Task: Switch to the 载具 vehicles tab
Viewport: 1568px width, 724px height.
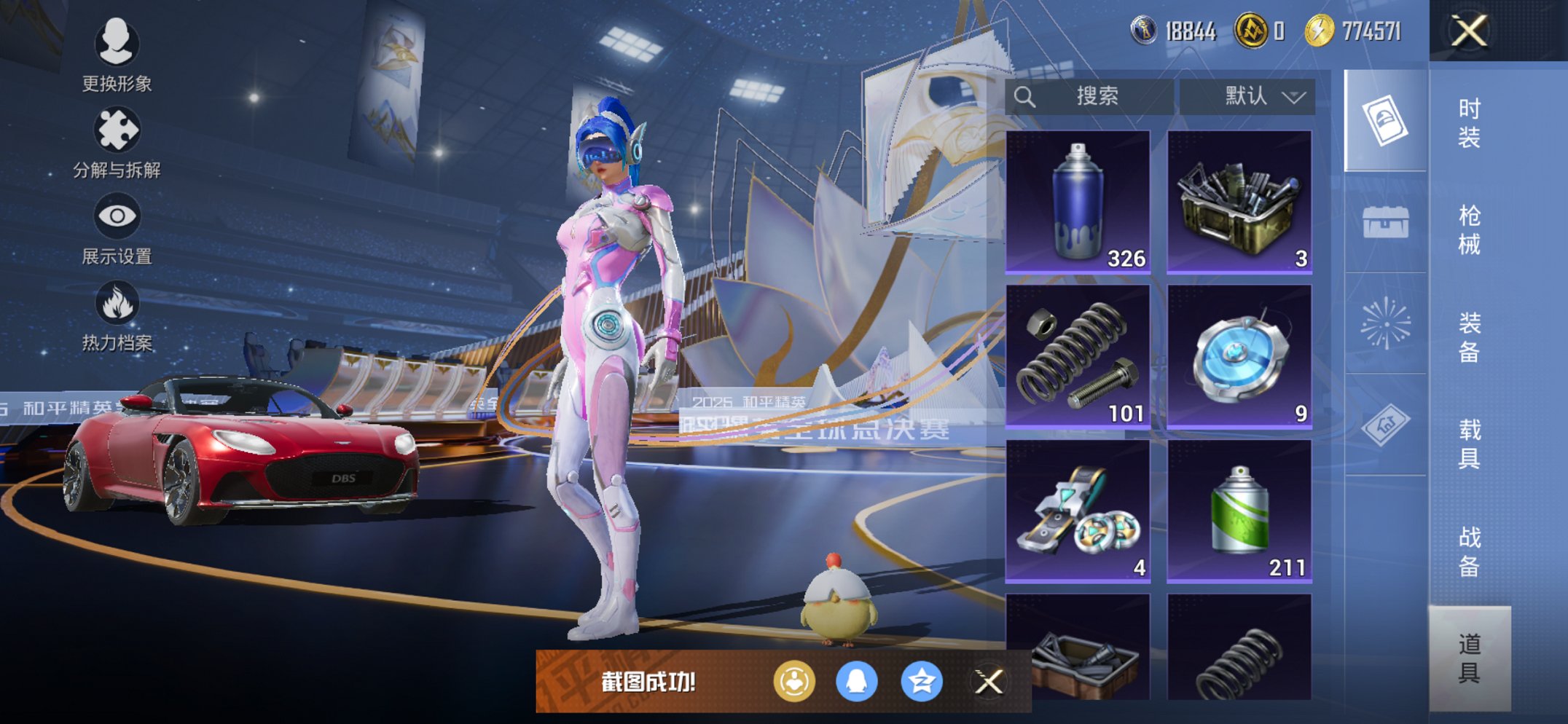Action: click(1469, 444)
